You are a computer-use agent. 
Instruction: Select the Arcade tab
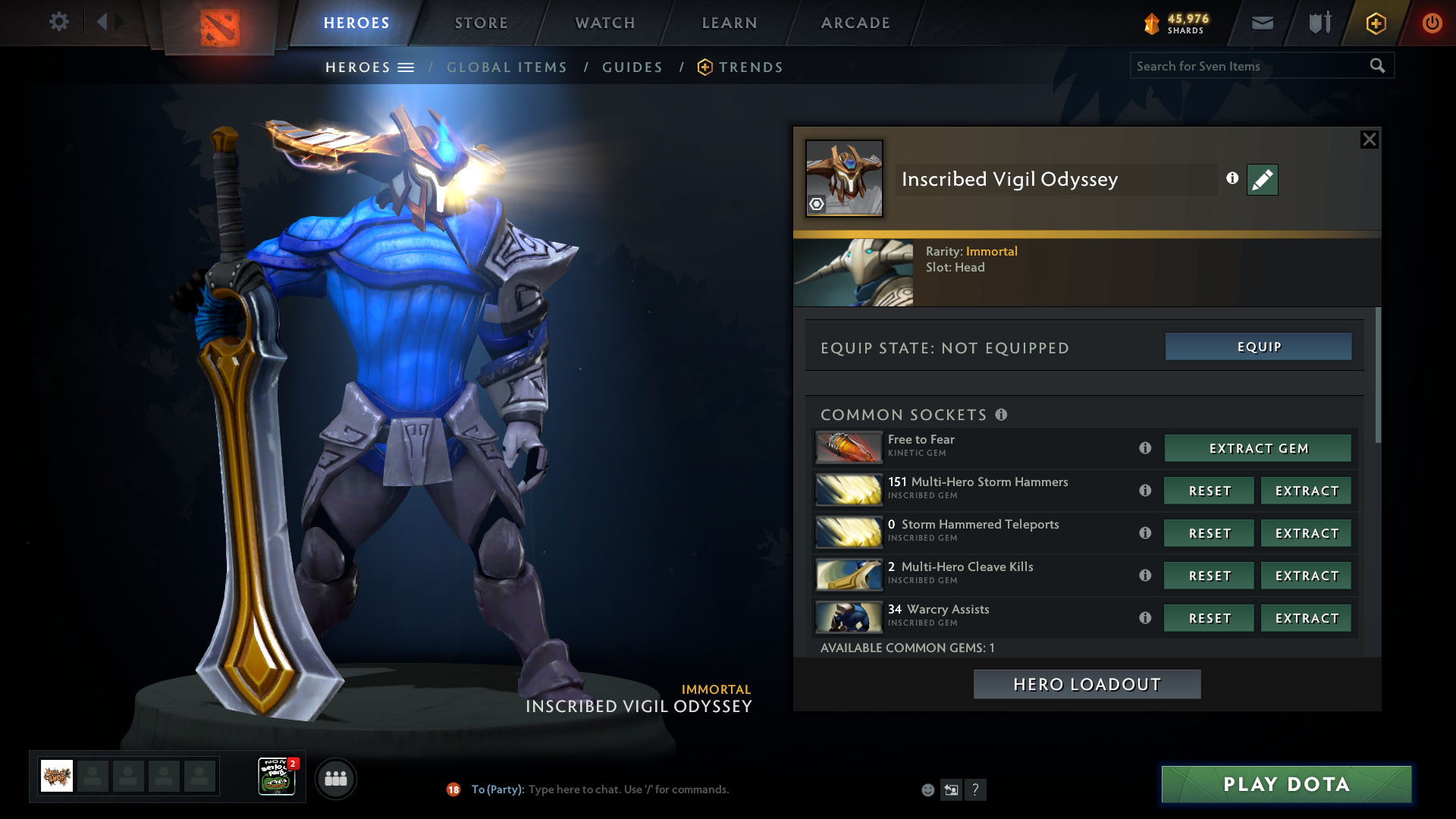click(x=855, y=23)
